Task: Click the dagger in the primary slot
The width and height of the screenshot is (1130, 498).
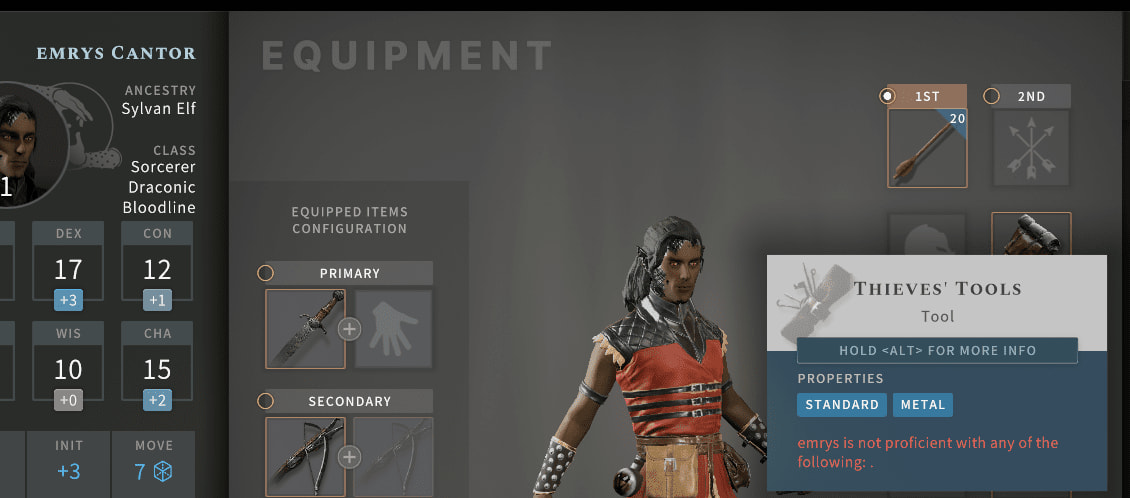Action: point(305,329)
